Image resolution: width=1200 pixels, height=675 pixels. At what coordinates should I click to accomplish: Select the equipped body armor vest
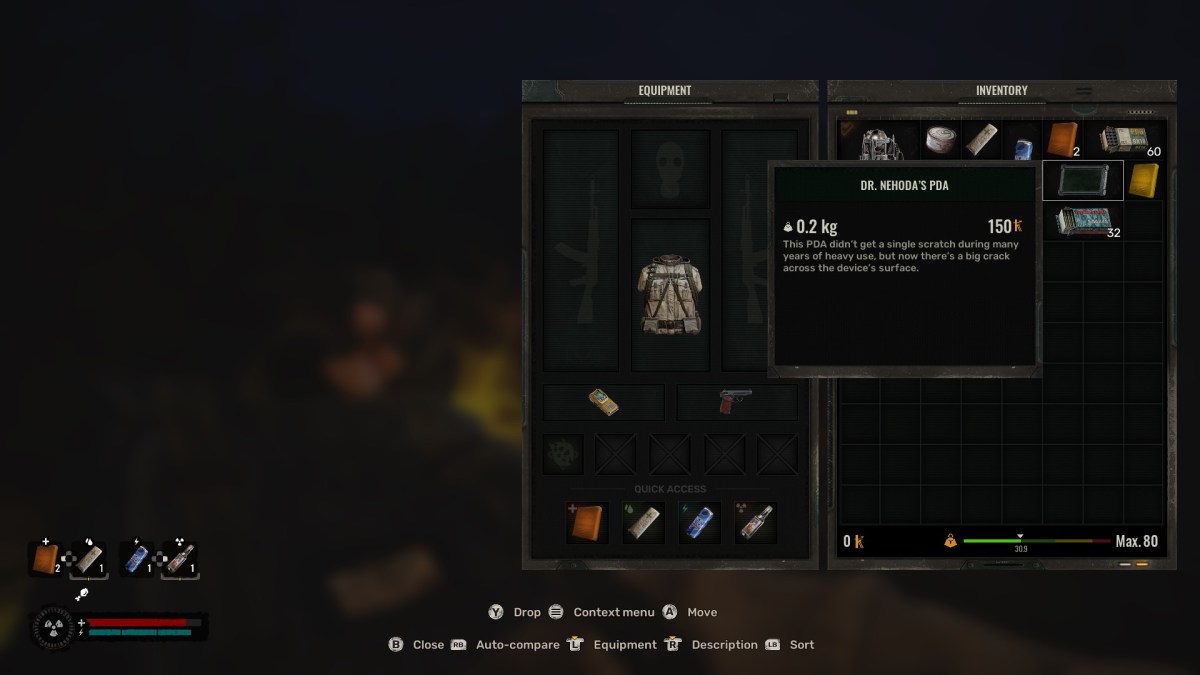coord(670,294)
